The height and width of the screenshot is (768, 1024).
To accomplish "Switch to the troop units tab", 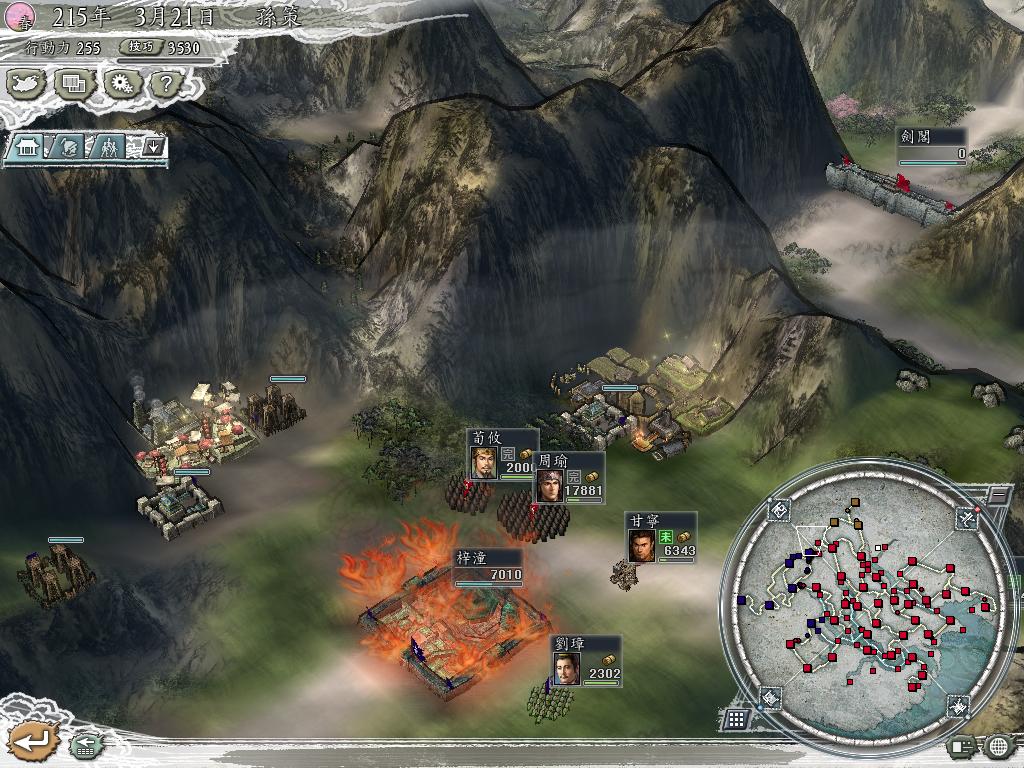I will tap(109, 147).
